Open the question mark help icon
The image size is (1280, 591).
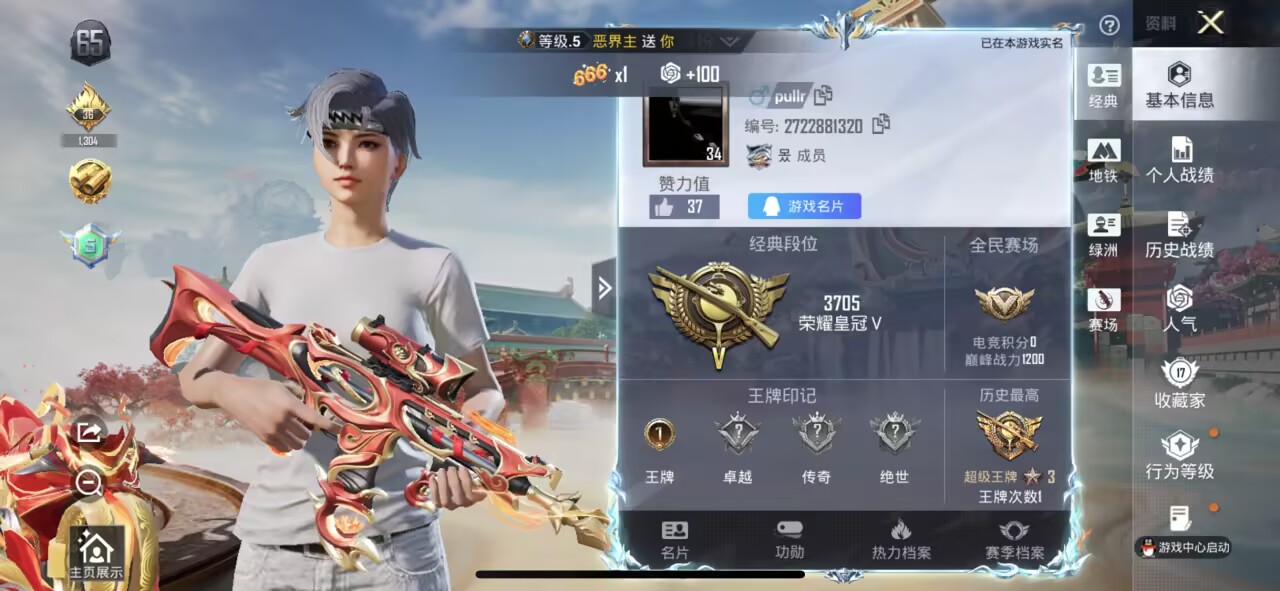coord(1109,25)
